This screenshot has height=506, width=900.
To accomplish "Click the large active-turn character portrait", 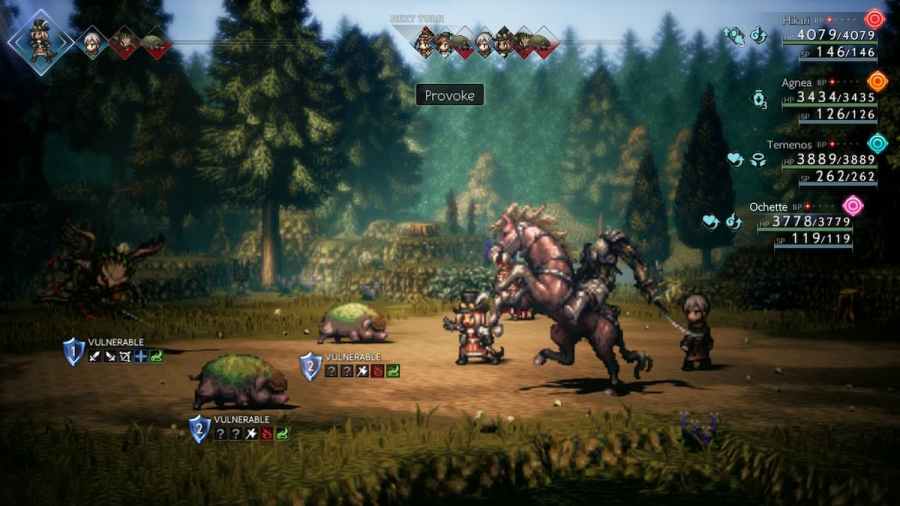I will (x=41, y=43).
